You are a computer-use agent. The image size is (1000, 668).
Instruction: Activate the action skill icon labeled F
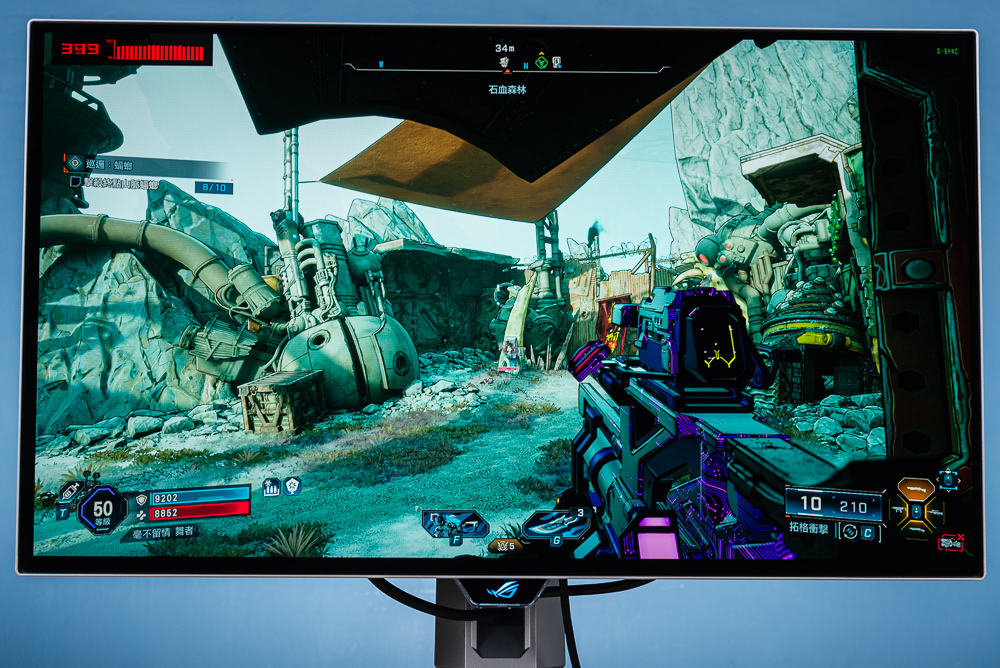pyautogui.click(x=453, y=523)
